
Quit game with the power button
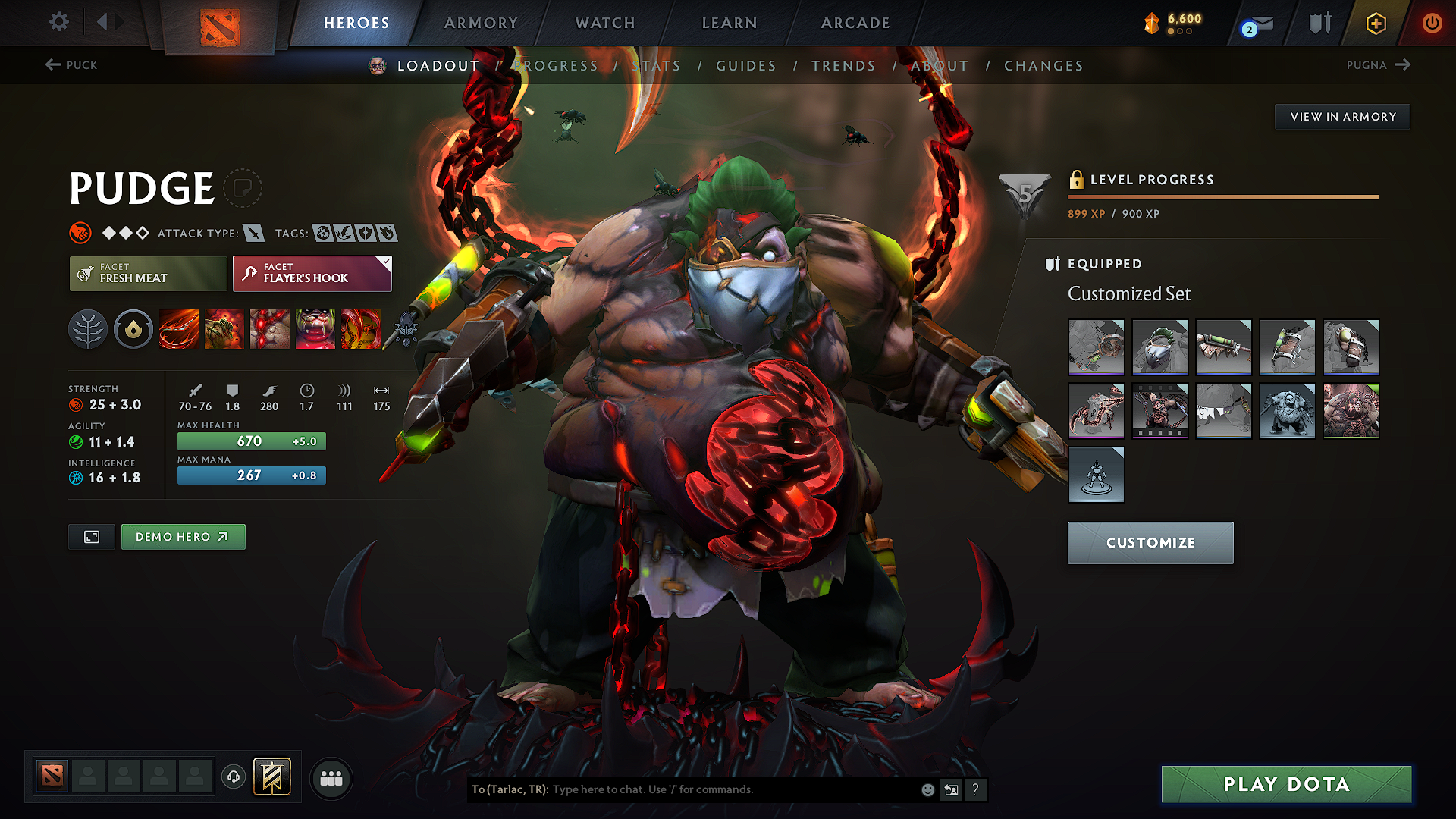[x=1432, y=23]
